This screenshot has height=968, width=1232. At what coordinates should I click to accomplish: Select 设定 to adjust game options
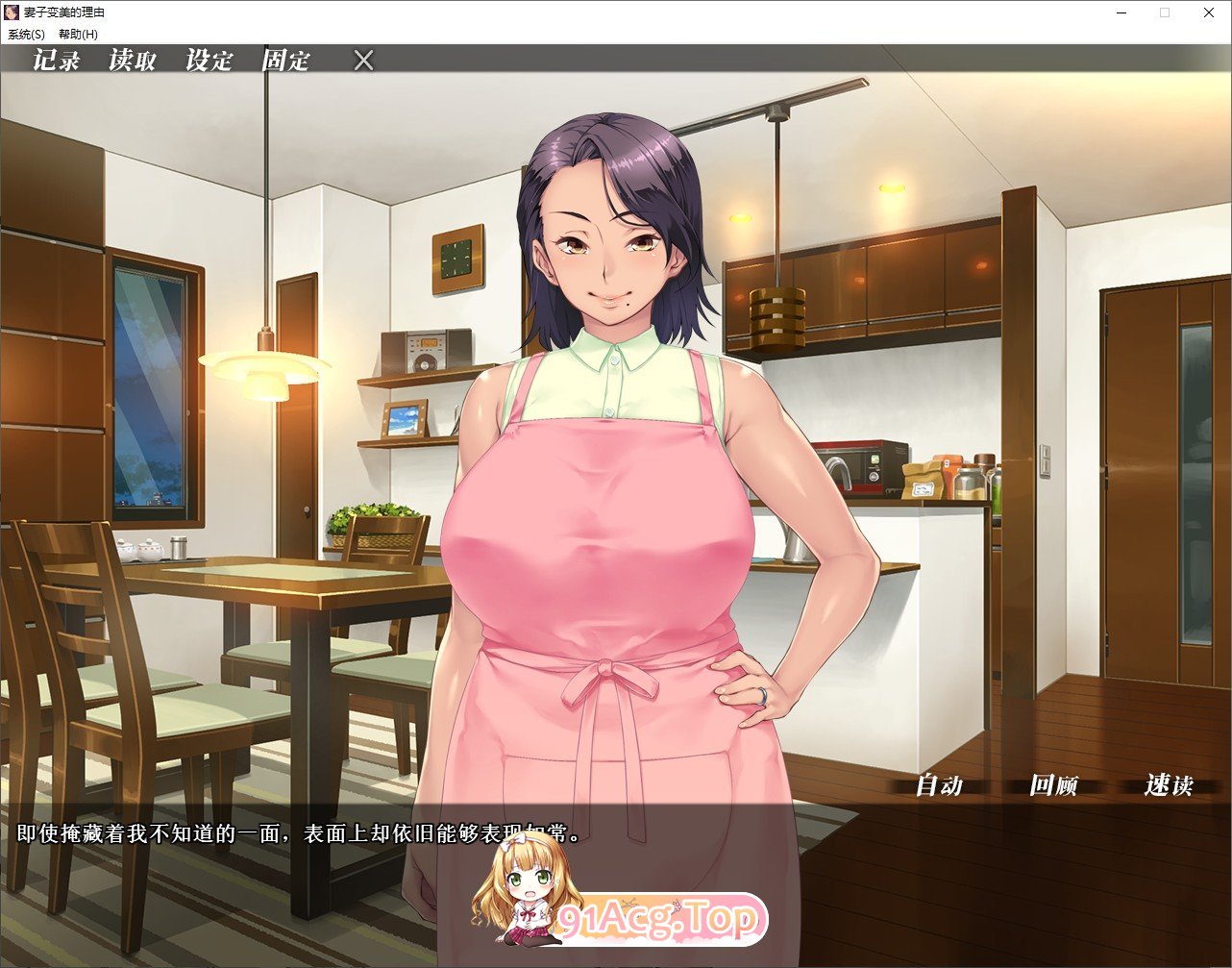(x=208, y=61)
